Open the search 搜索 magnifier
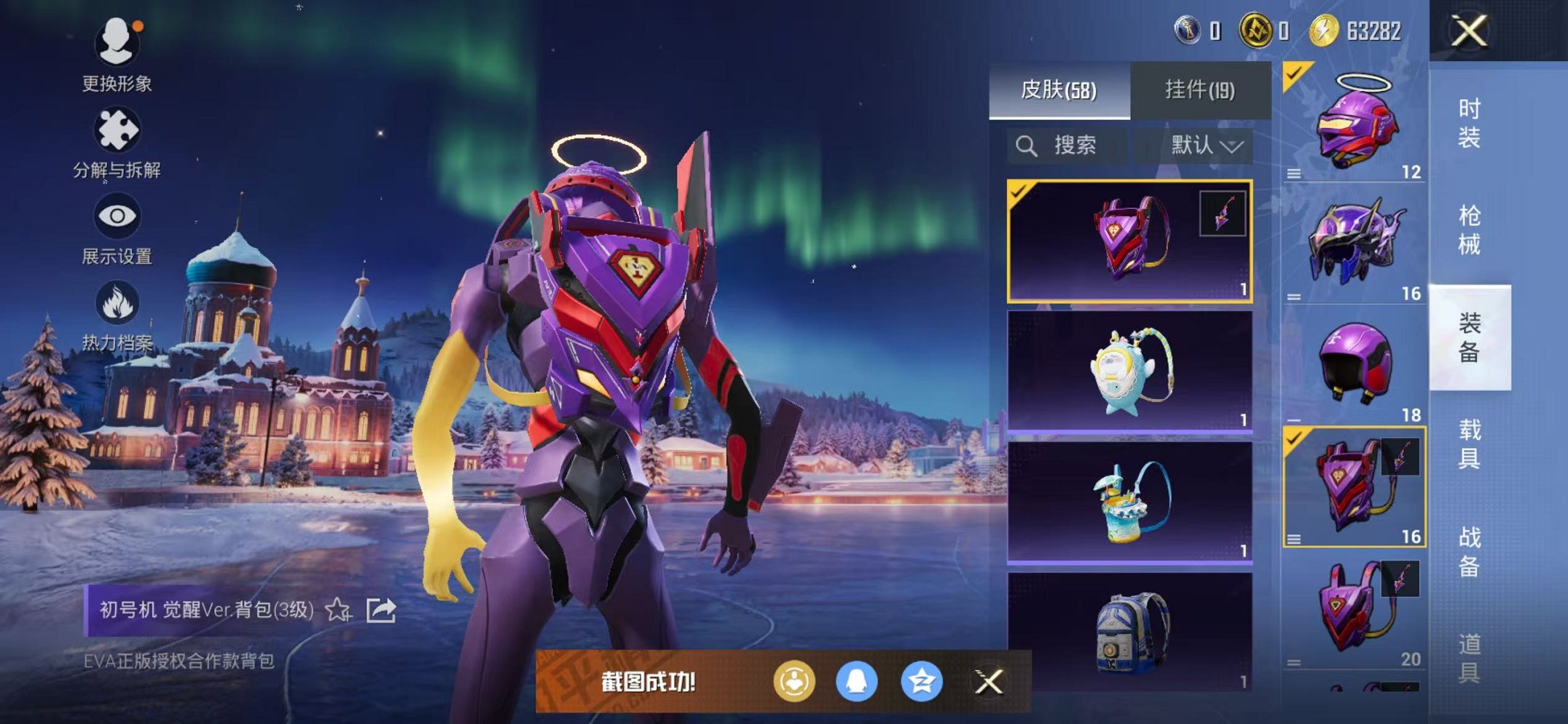 point(1028,145)
